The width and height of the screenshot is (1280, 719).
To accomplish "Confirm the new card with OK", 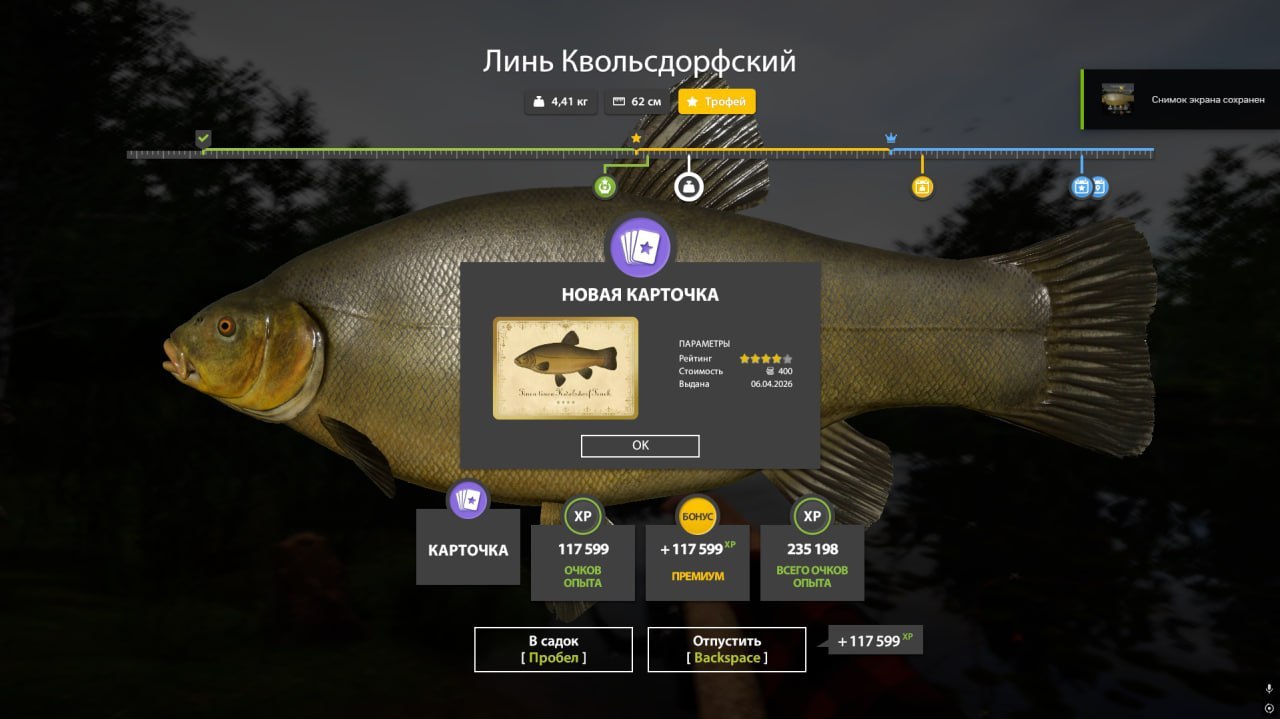I will pyautogui.click(x=640, y=446).
